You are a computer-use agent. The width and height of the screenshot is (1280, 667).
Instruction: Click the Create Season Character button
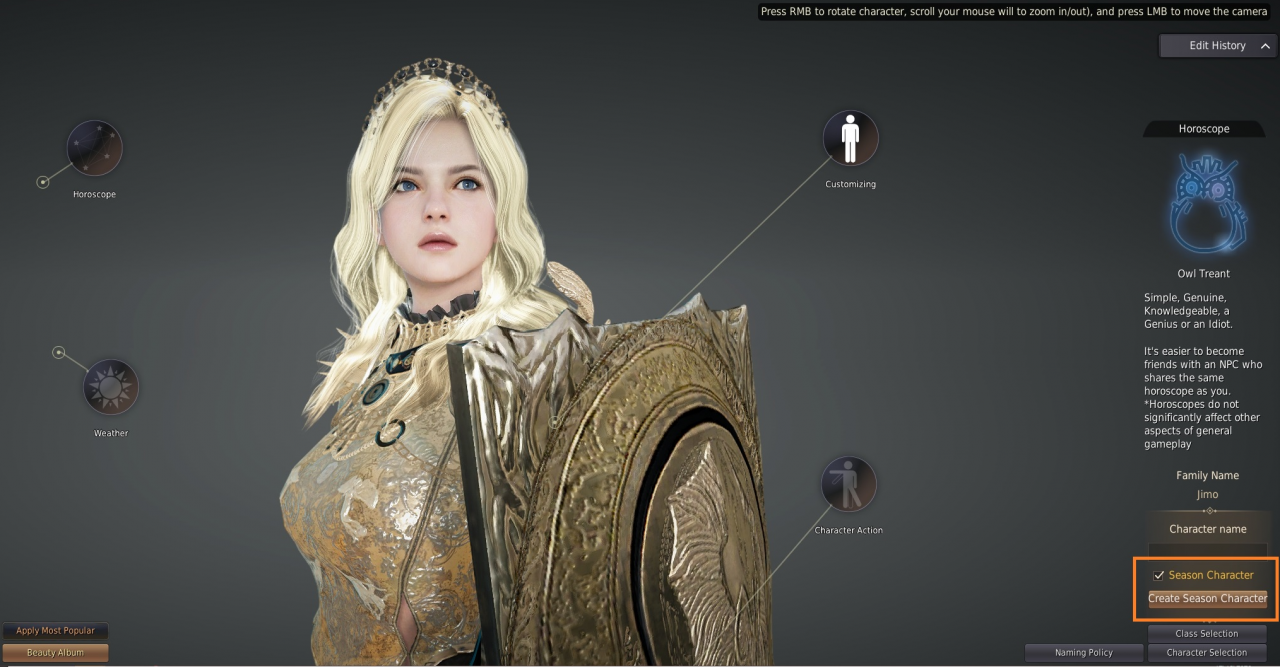click(x=1207, y=598)
